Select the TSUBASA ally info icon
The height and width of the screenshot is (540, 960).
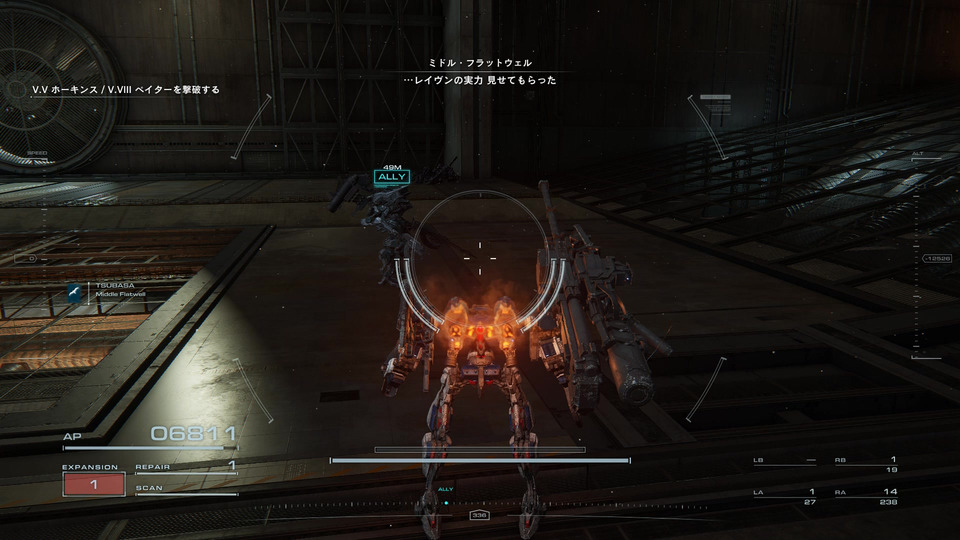(74, 291)
